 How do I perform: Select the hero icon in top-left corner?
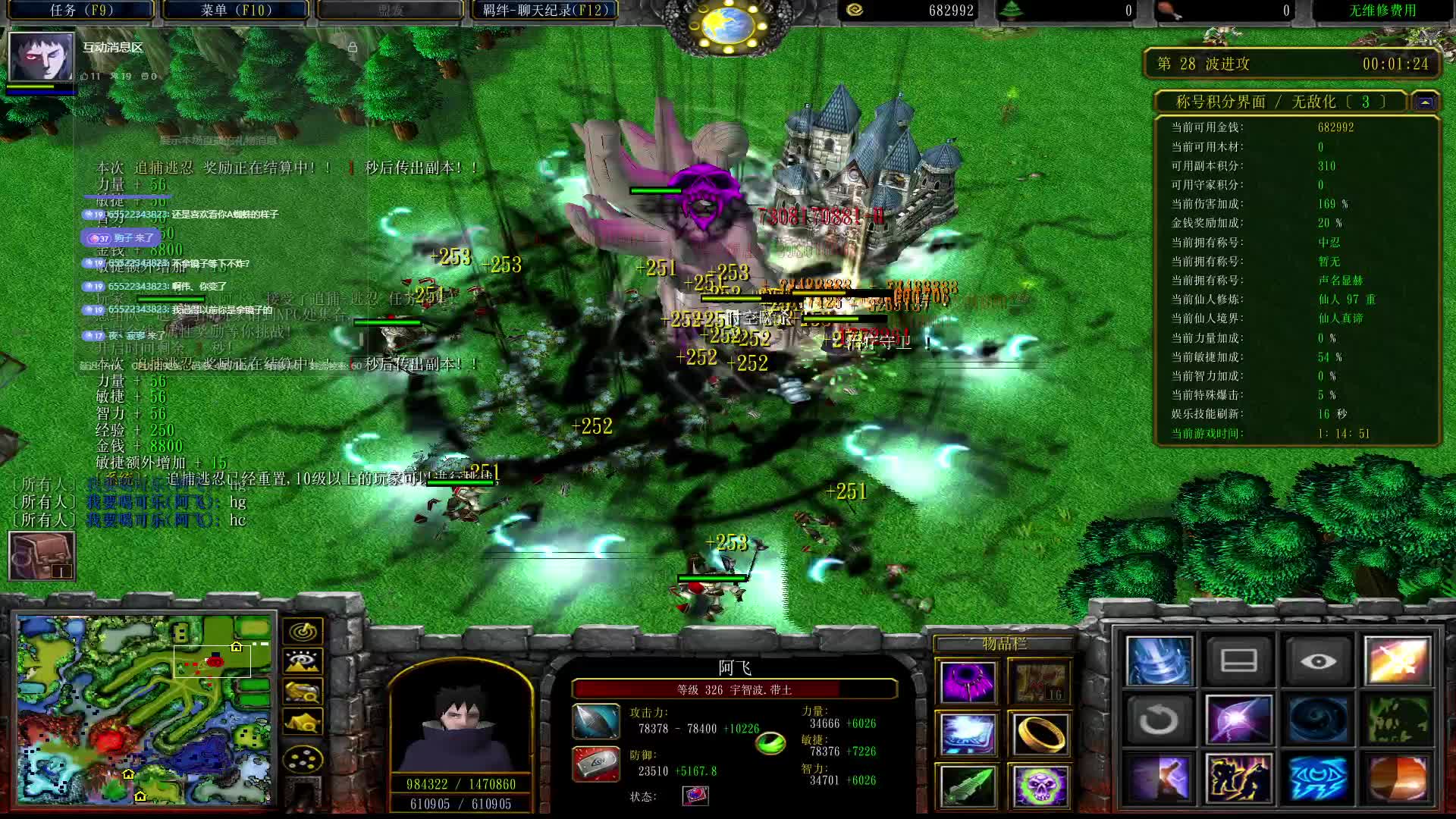42,57
